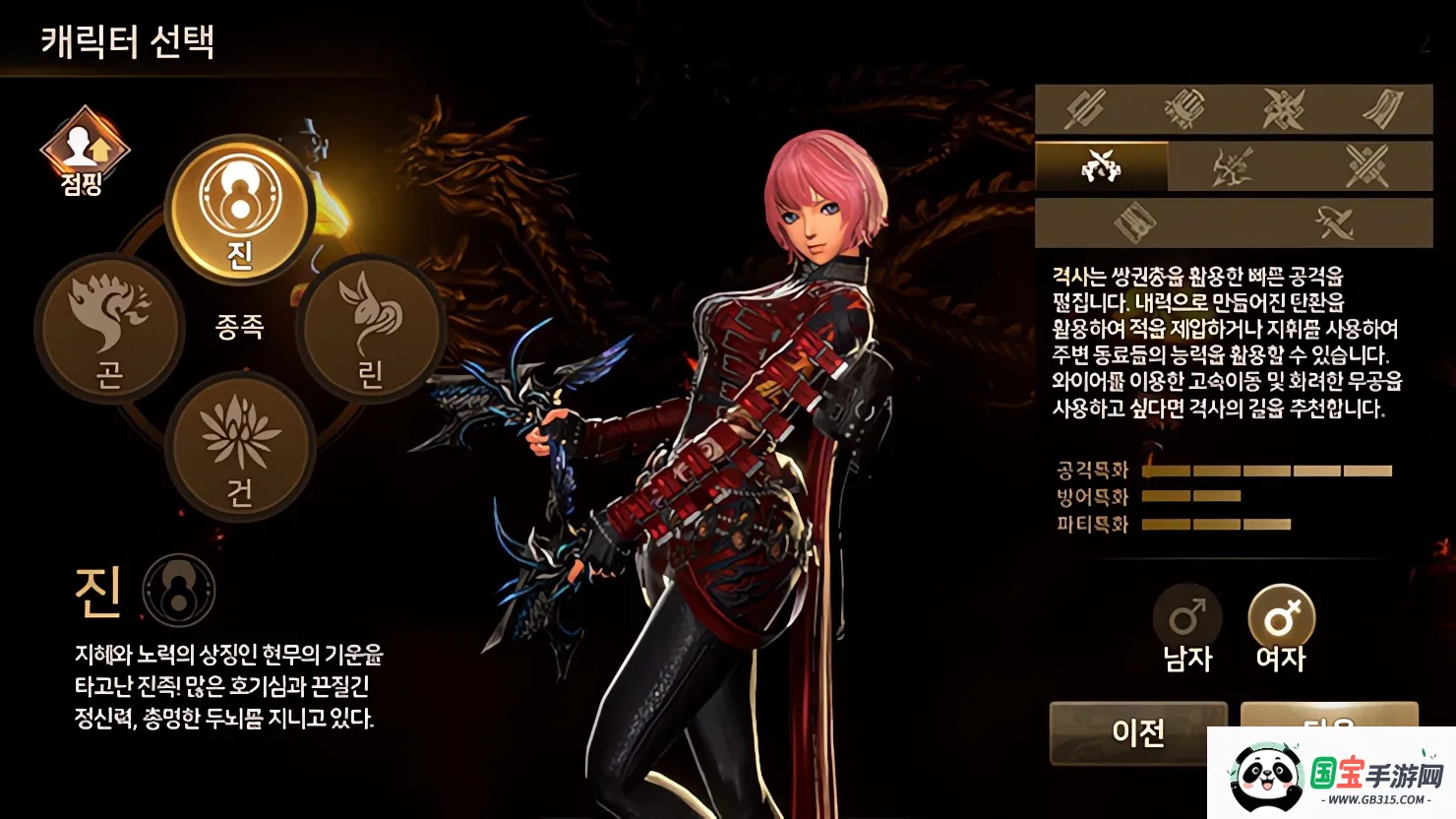1456x819 pixels.
Task: Select the drum class icon on bottom row
Action: [1138, 222]
